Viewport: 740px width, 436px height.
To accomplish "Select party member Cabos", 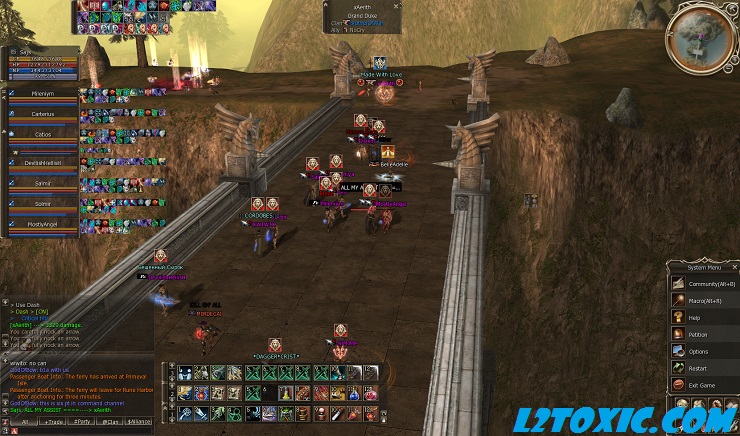I will (x=42, y=137).
